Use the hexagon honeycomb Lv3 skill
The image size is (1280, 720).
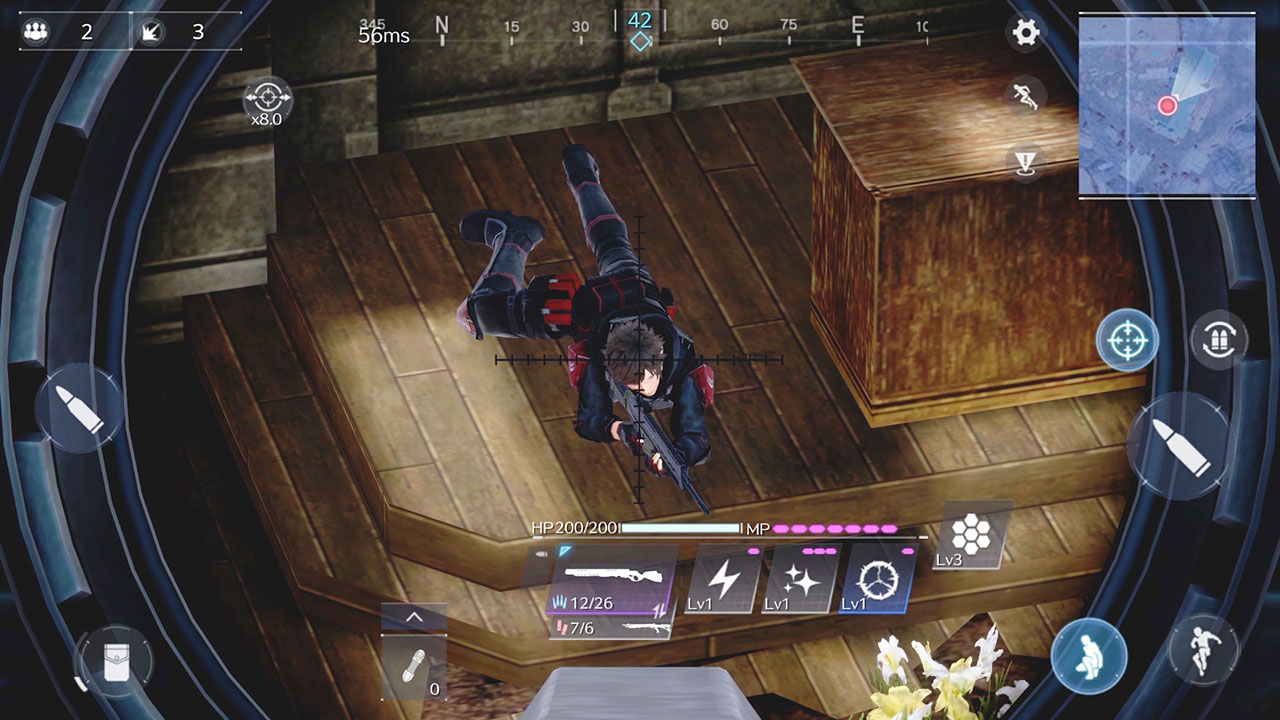972,535
